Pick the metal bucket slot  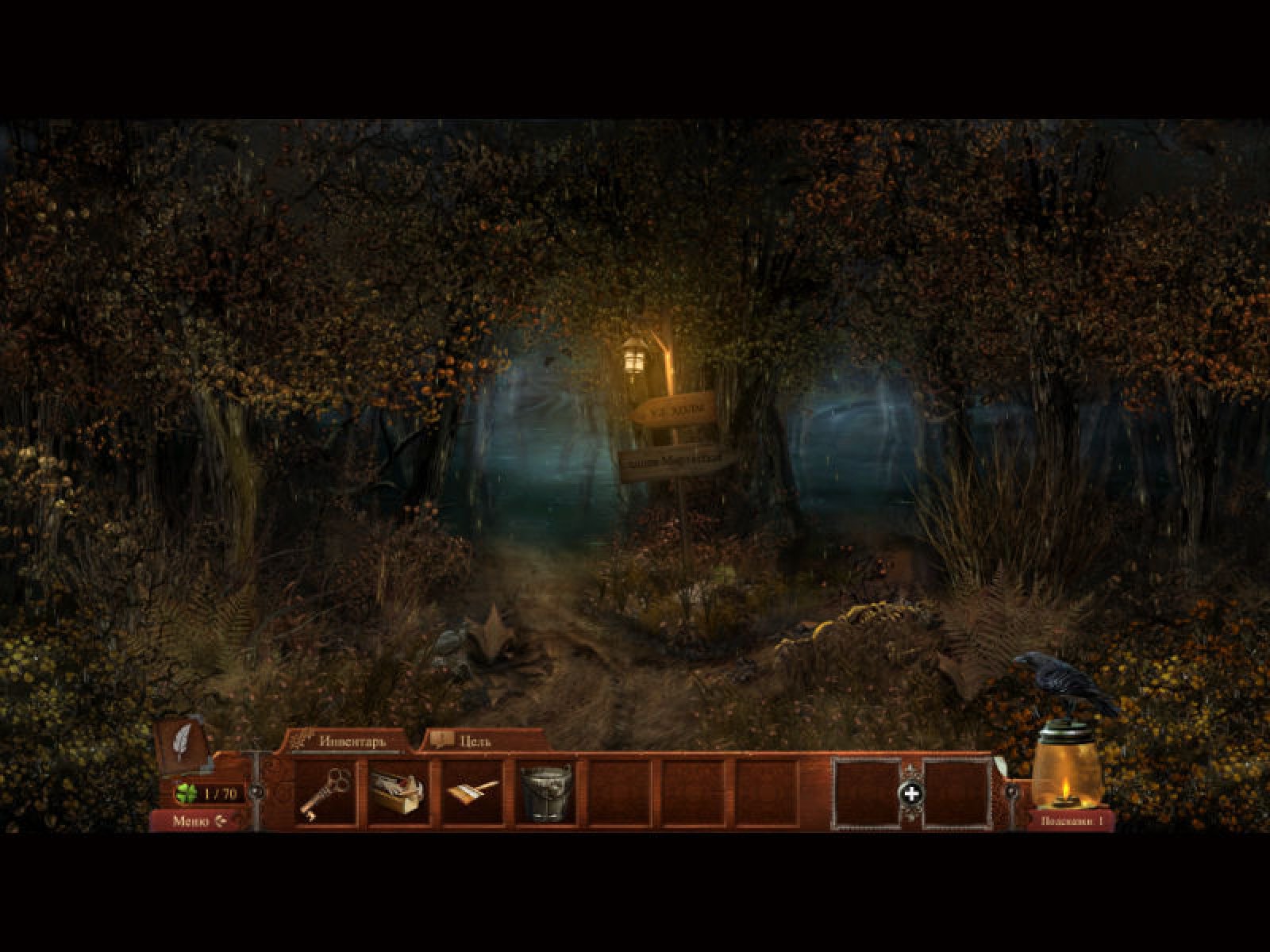(546, 792)
